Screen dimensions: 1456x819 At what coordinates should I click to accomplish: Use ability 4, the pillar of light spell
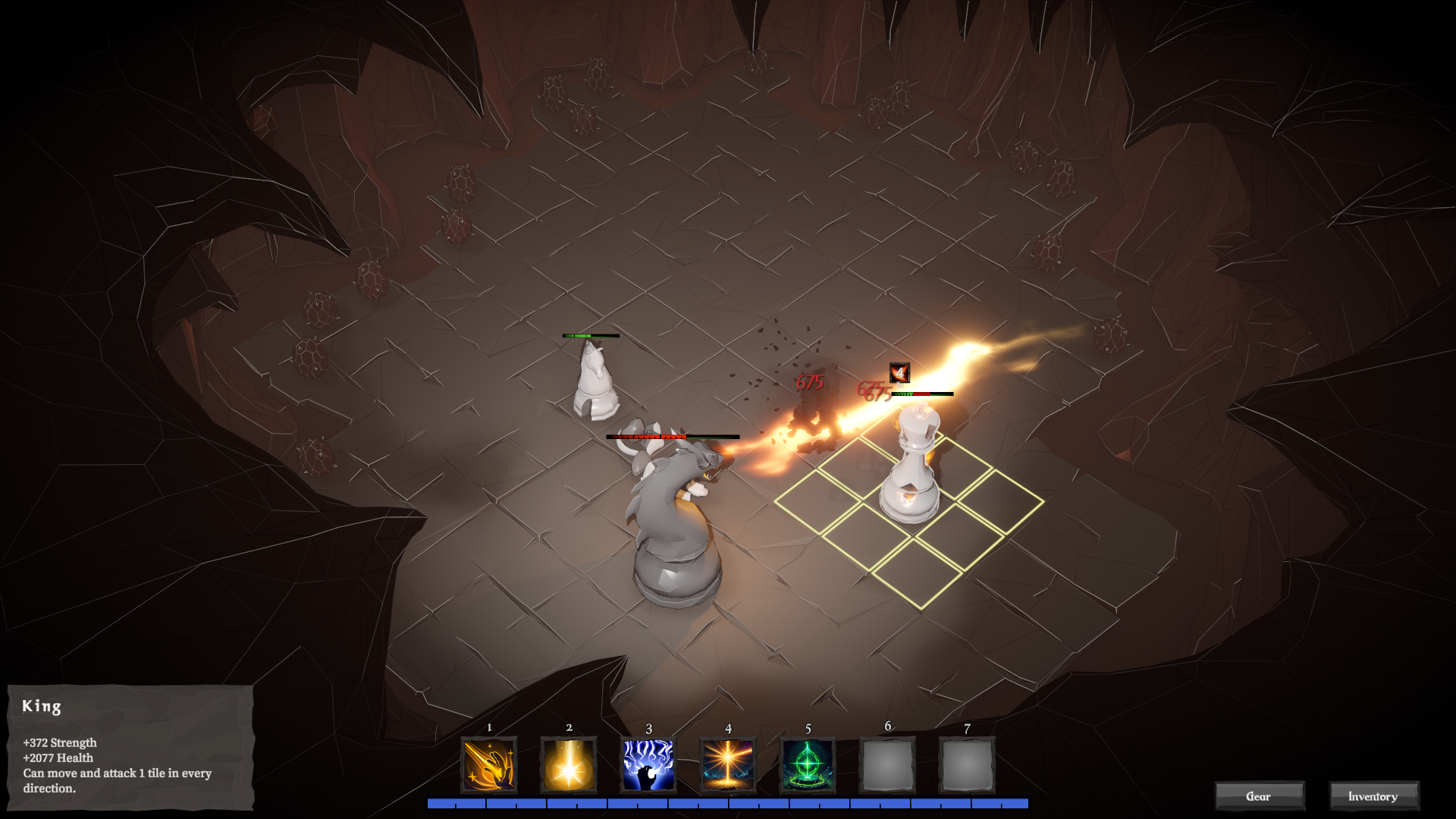click(x=727, y=765)
